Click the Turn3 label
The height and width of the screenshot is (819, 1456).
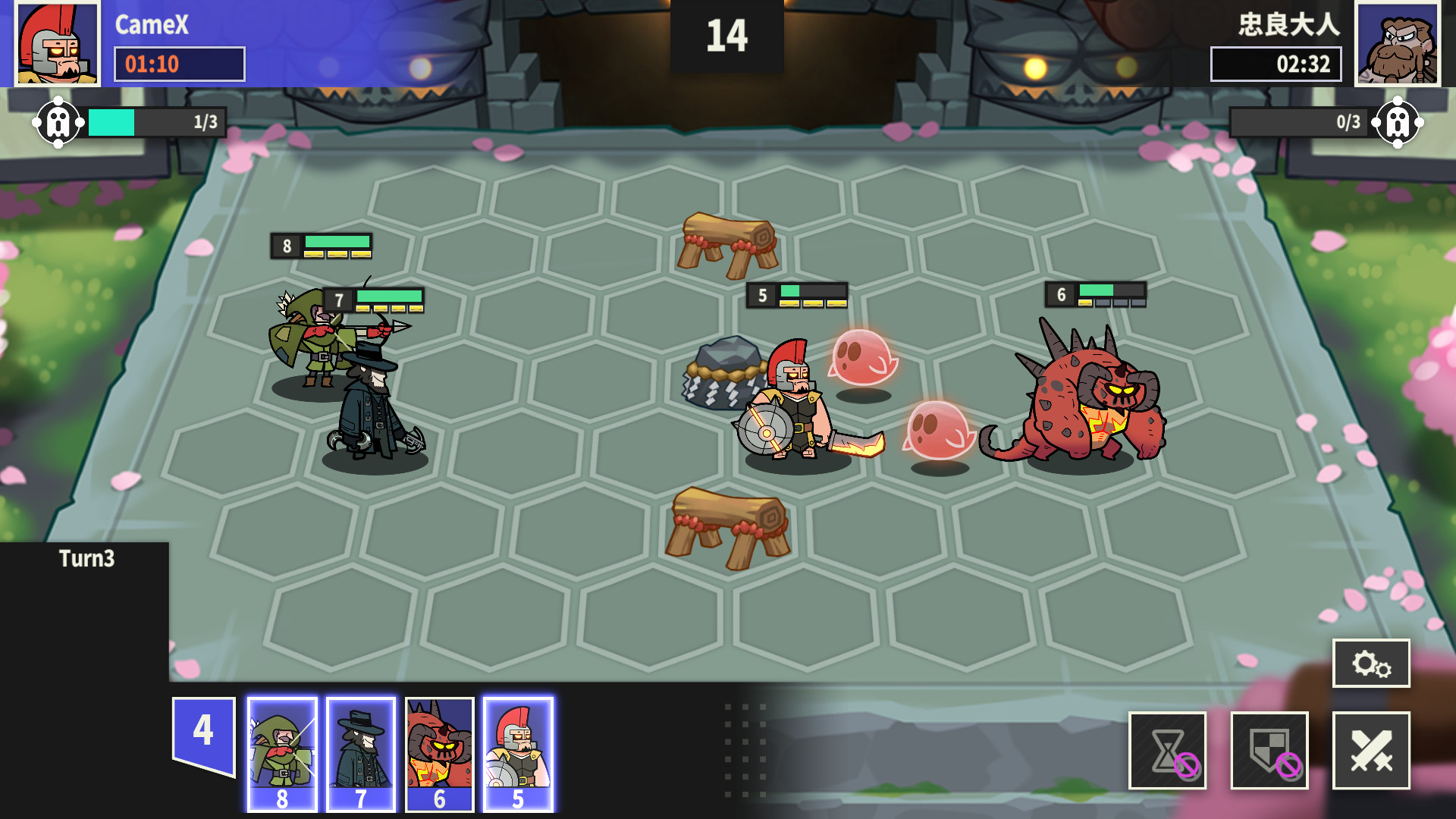pyautogui.click(x=86, y=558)
